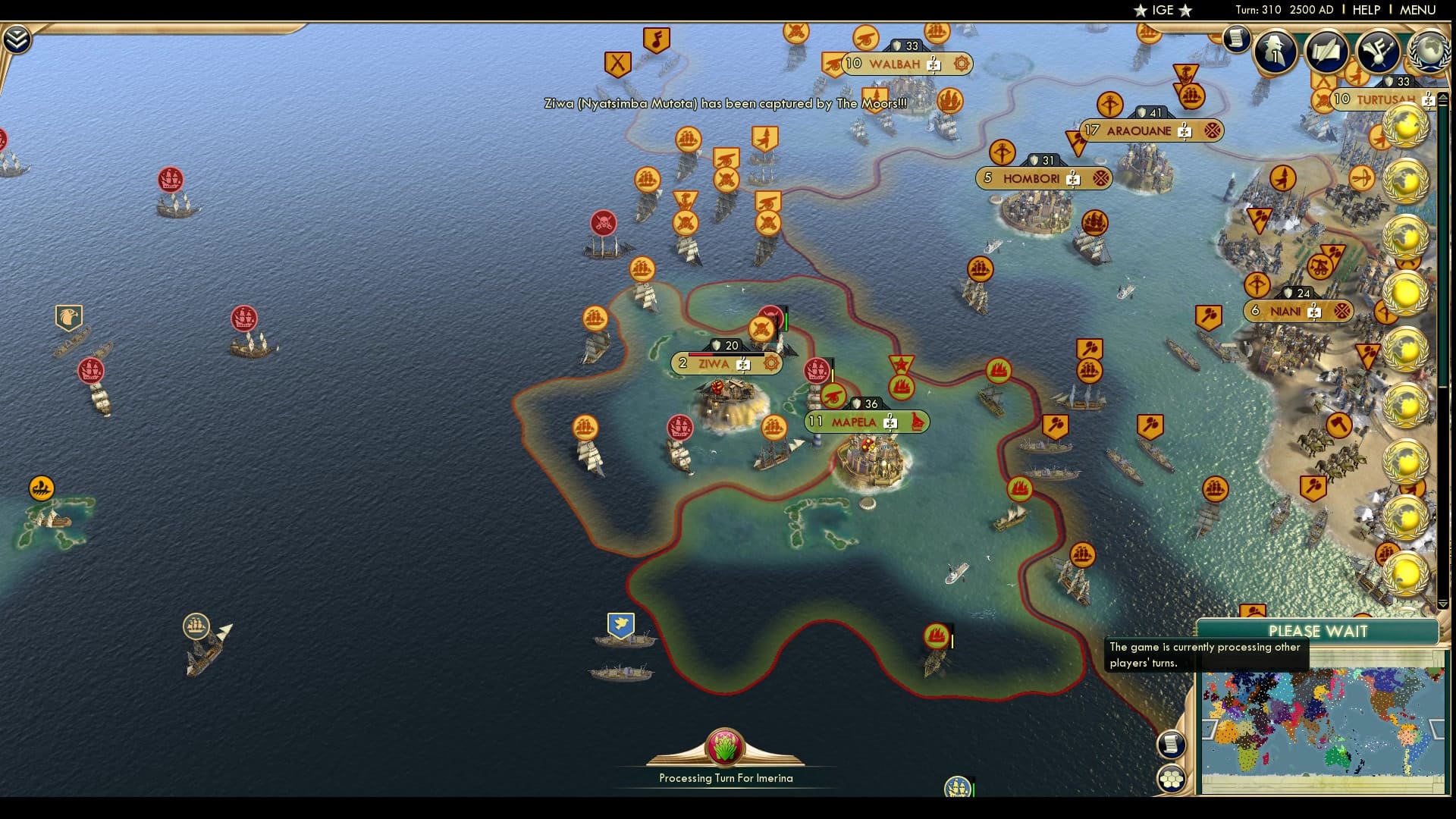Toggle the city focus icon on Walbah's banner
Image resolution: width=1456 pixels, height=819 pixels.
(960, 65)
